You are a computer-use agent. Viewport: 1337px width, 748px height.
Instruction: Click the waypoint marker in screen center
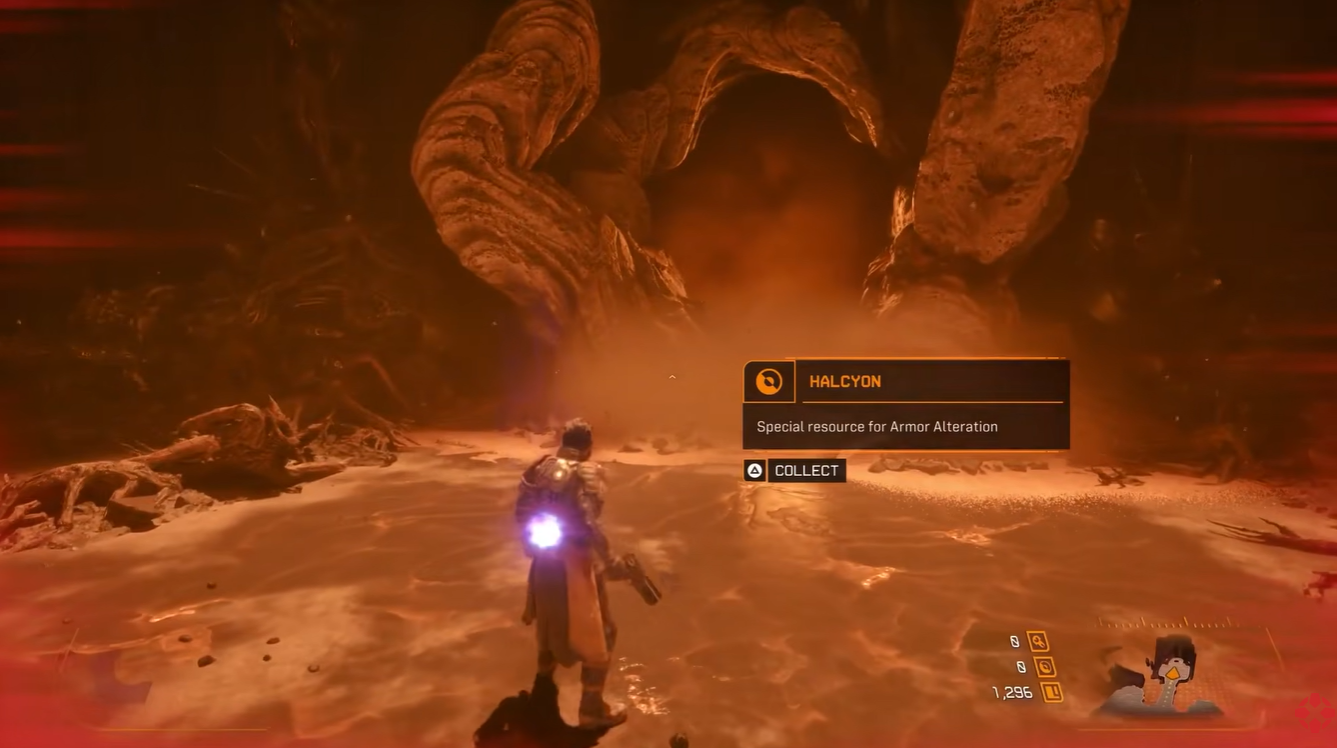pyautogui.click(x=671, y=378)
